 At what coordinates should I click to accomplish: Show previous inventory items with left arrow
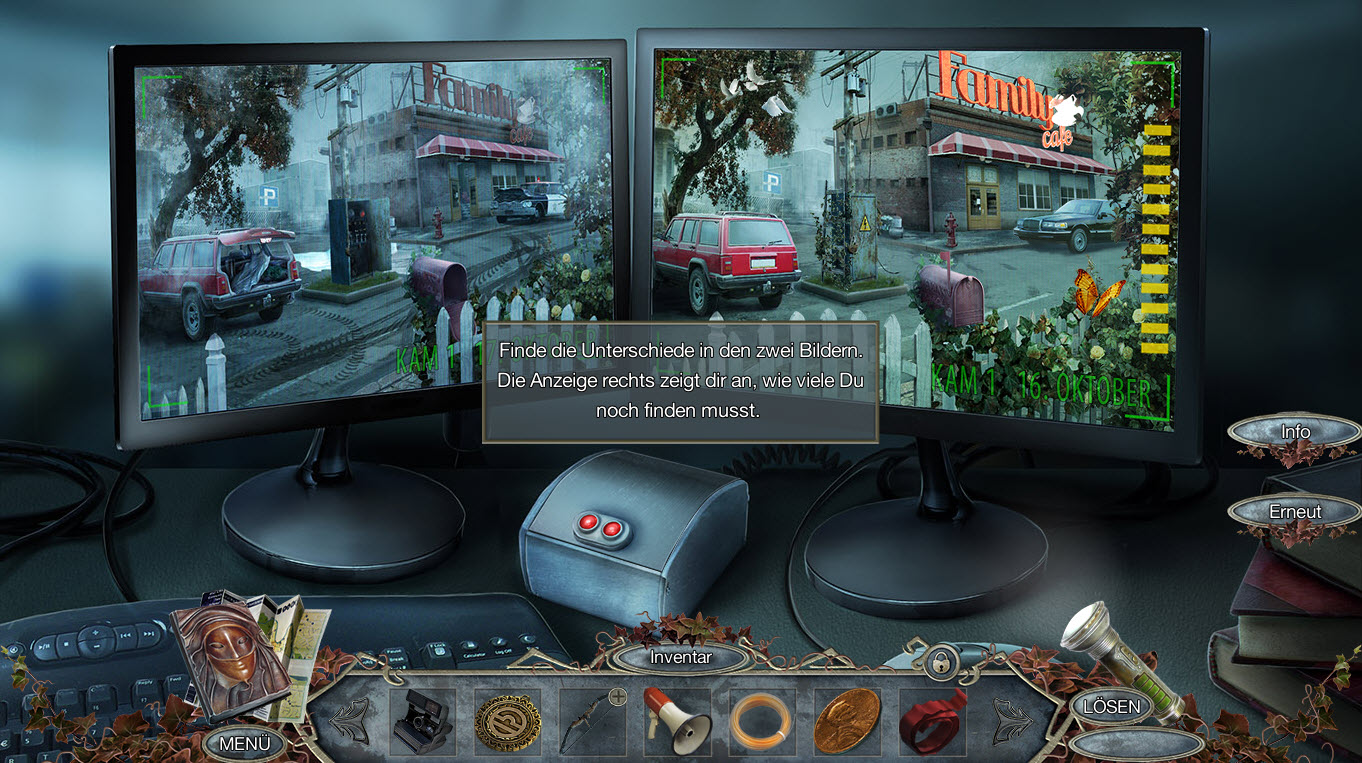point(349,720)
